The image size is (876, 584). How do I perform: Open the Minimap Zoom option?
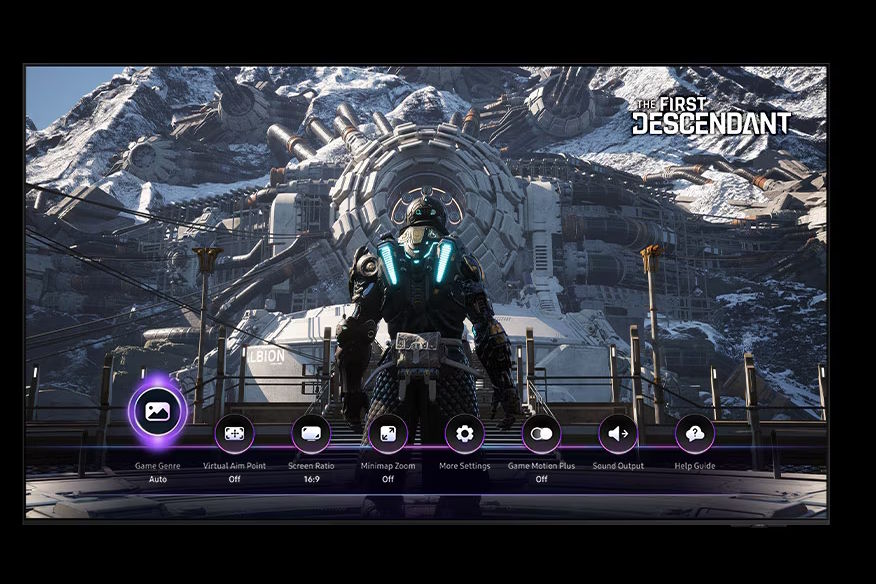pos(388,434)
